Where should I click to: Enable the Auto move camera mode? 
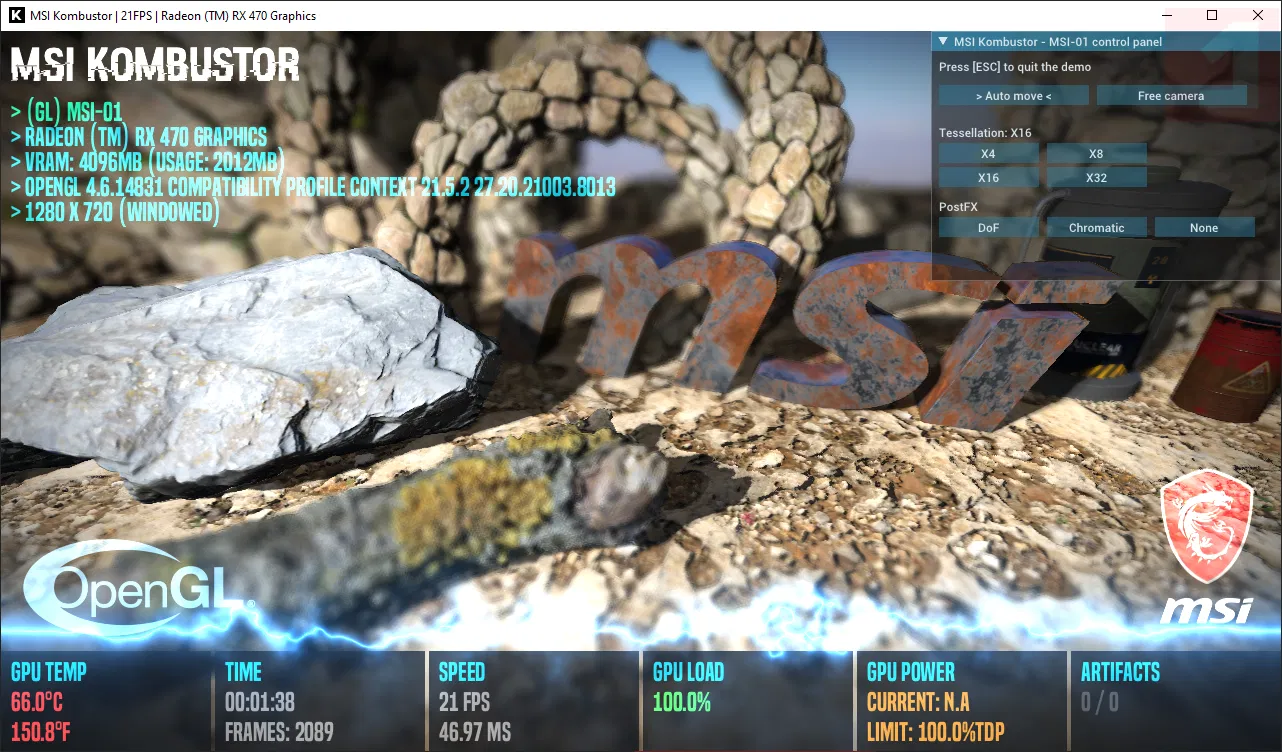tap(1013, 96)
